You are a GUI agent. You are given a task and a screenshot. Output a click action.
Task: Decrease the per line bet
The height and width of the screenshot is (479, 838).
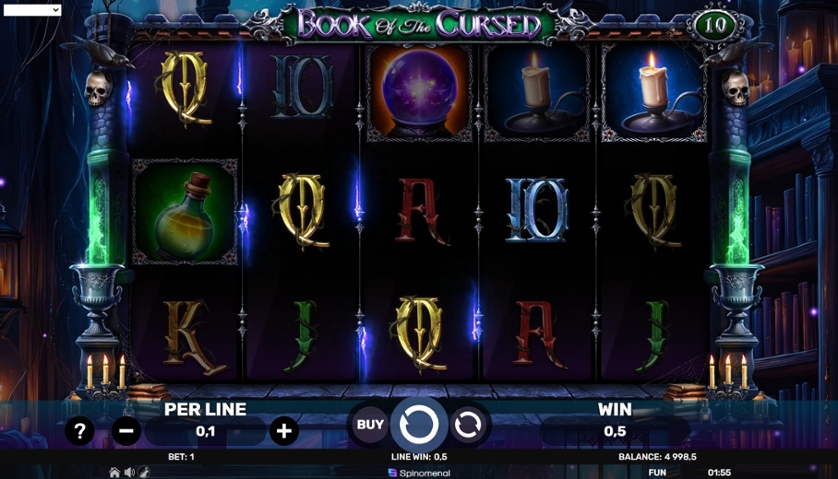tap(126, 431)
